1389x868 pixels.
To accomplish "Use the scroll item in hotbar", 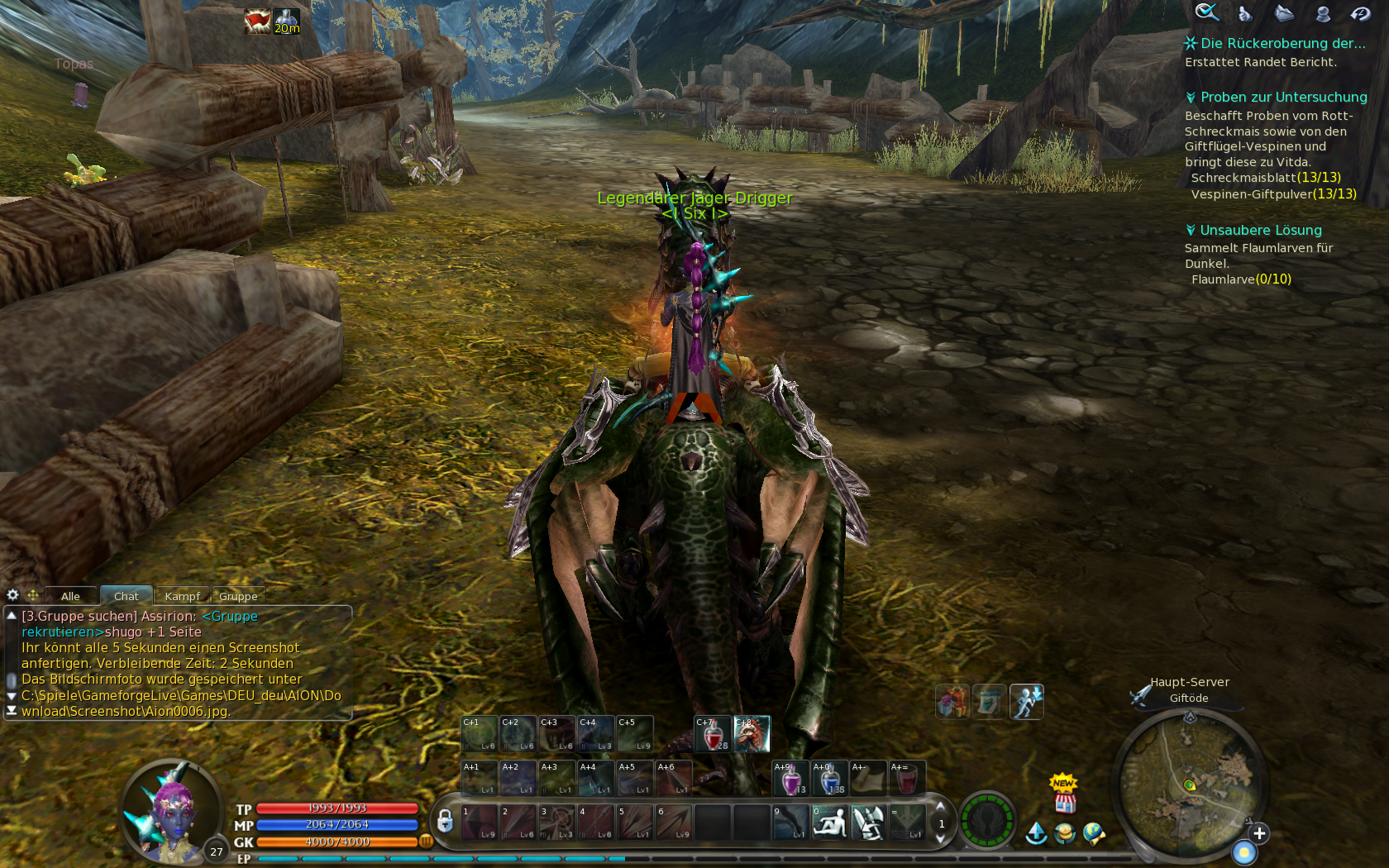I will click(x=868, y=779).
